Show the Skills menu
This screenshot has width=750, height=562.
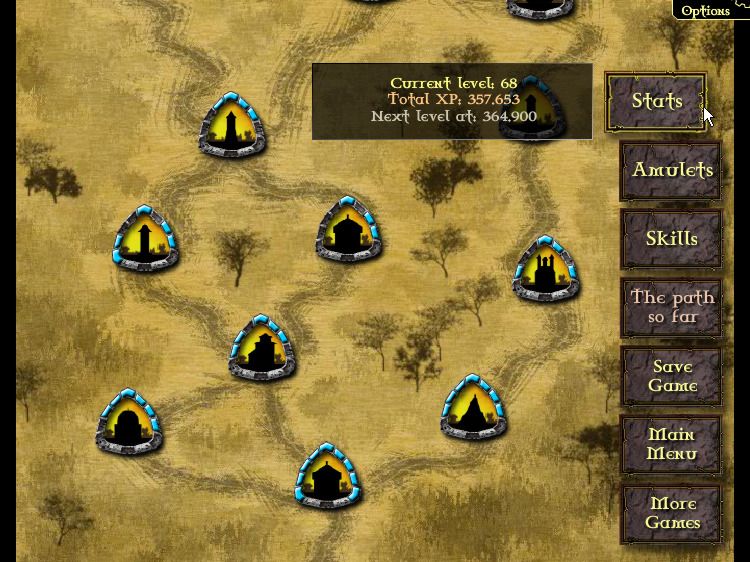[671, 239]
